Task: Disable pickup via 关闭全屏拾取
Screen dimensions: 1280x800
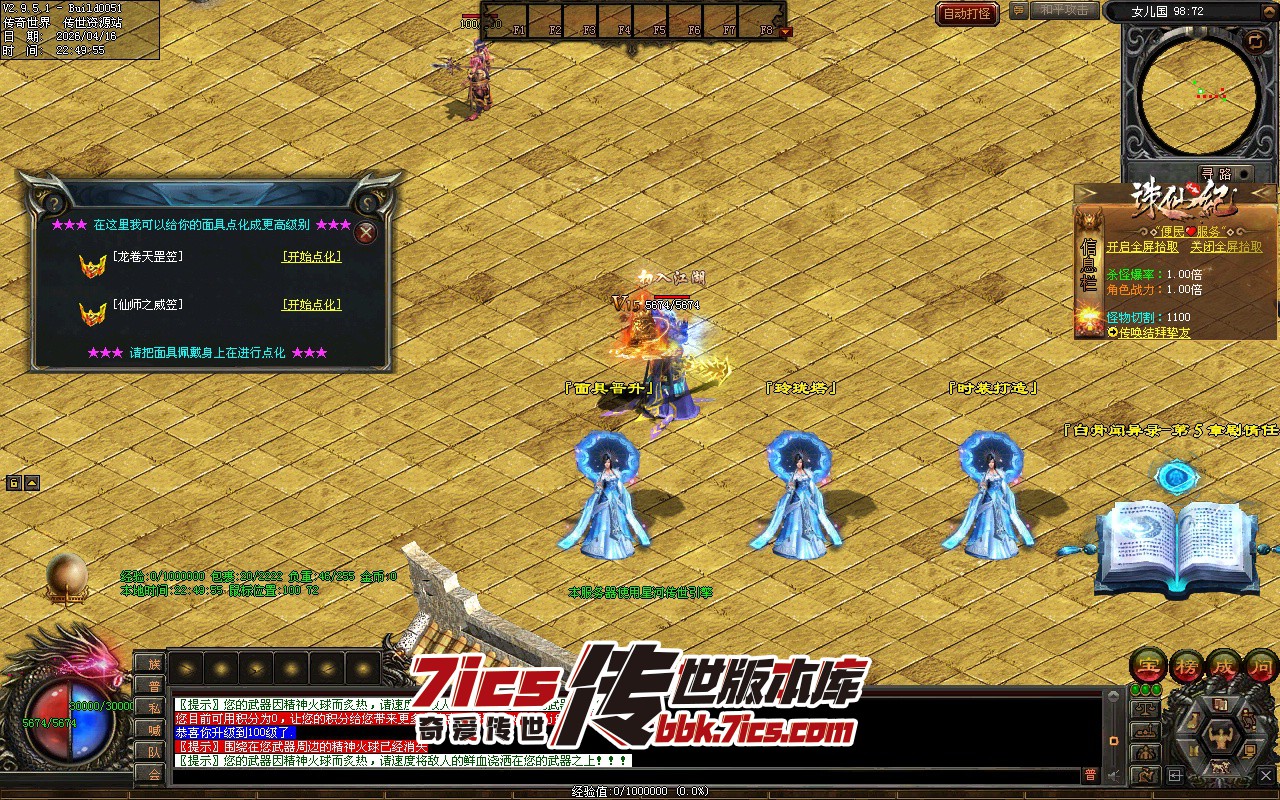Action: point(1226,247)
